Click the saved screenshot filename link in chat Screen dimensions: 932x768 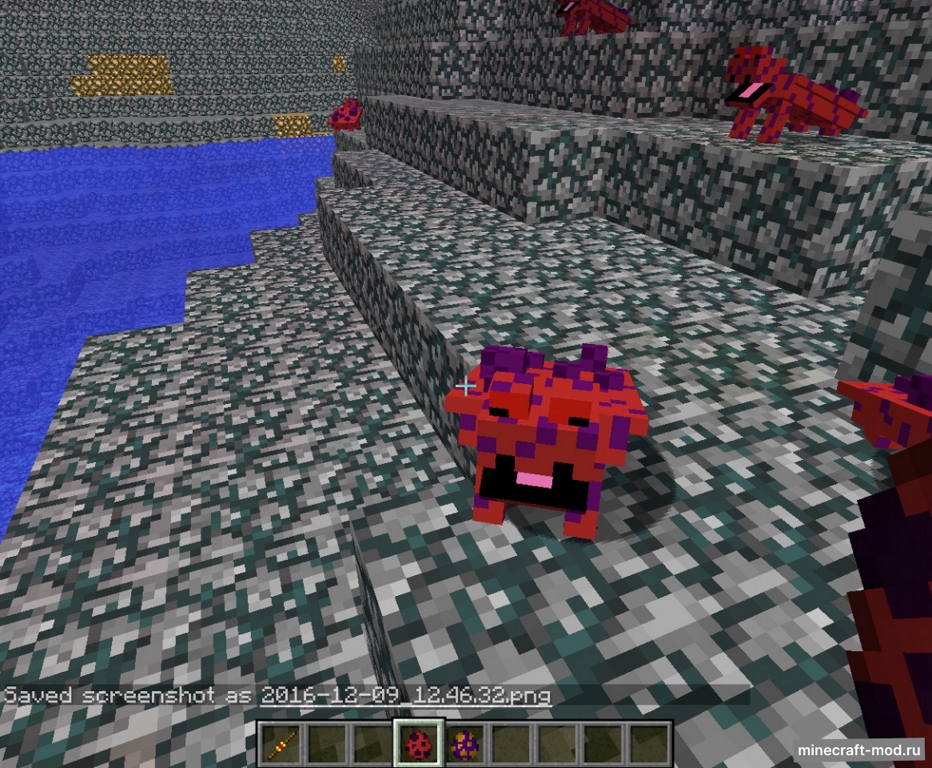(404, 695)
